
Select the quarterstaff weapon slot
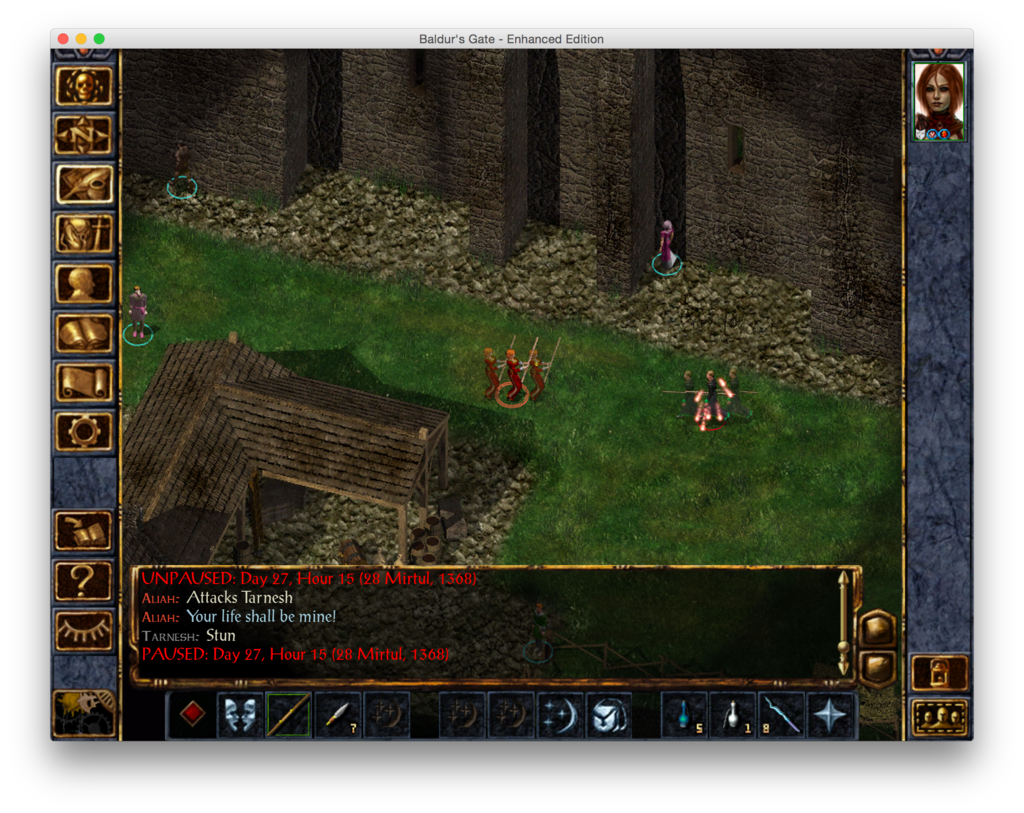[x=288, y=715]
